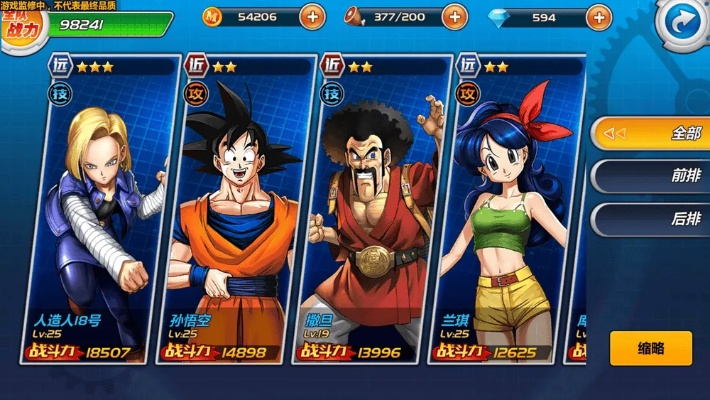
Task: Add stamina using the 377/200 plus button
Action: pos(454,17)
